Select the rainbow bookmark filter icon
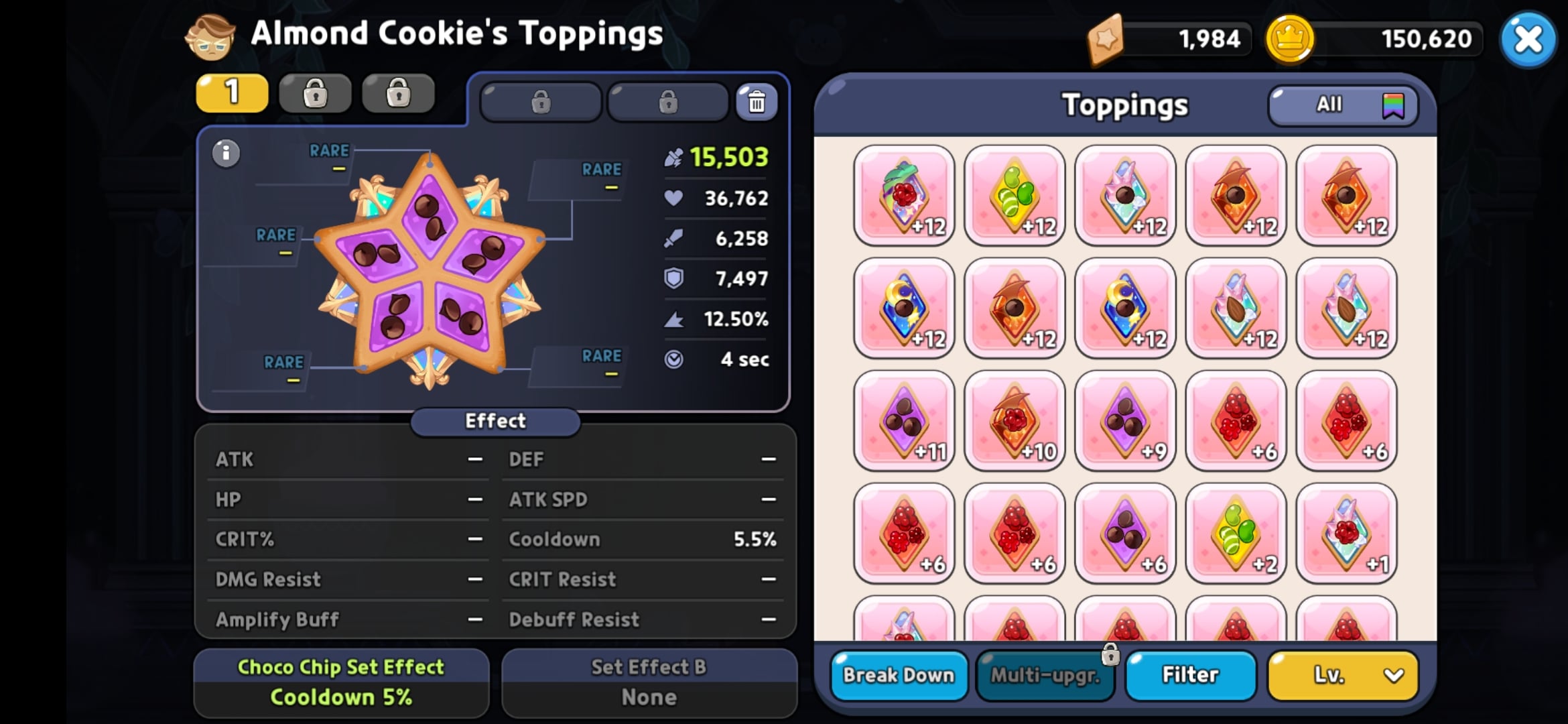 [1394, 105]
